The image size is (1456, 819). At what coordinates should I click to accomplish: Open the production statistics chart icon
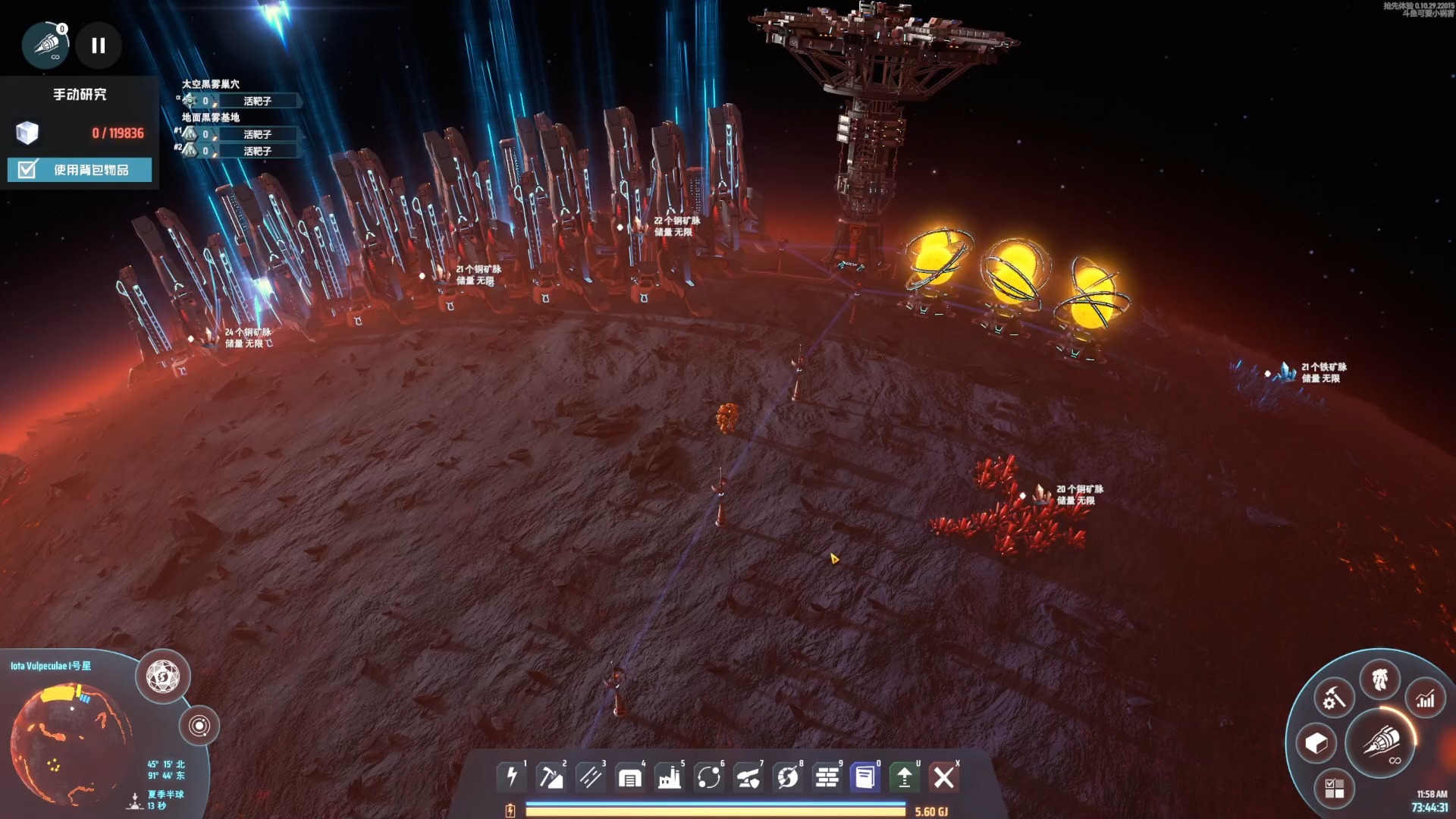[x=1426, y=698]
